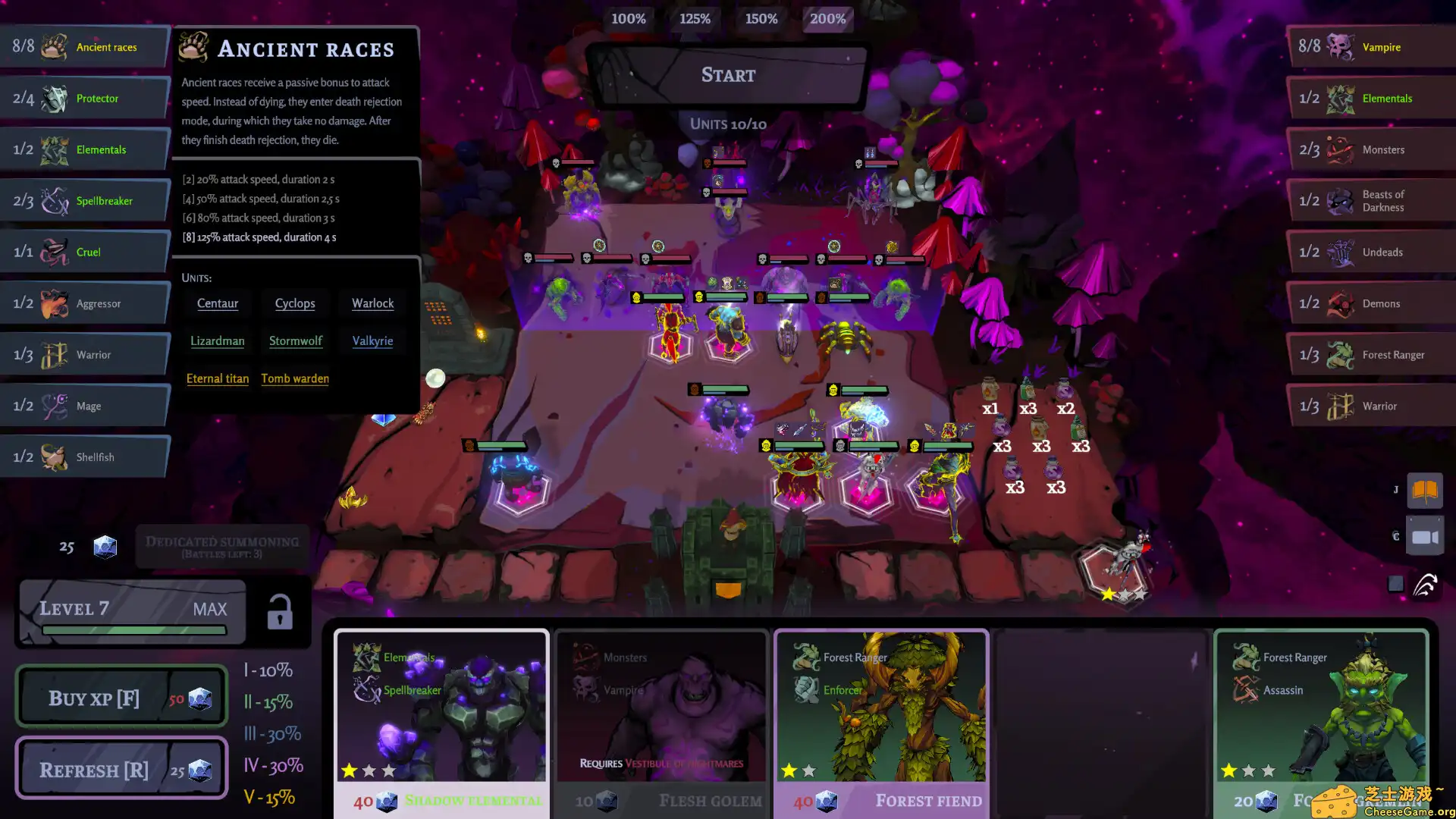Click the crystal currency icon beside 25
Screen dimensions: 1456x819
(105, 546)
